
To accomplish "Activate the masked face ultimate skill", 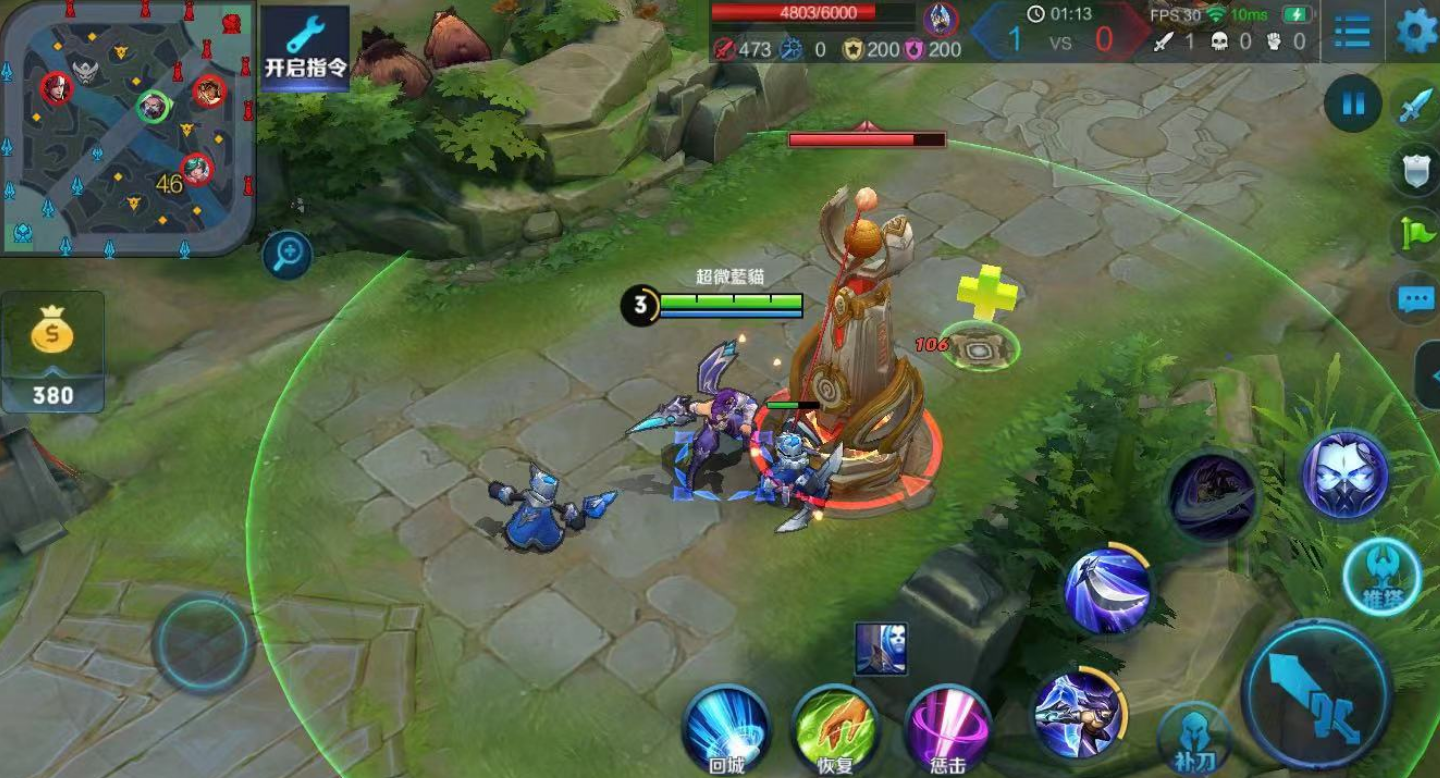I will pos(1344,475).
